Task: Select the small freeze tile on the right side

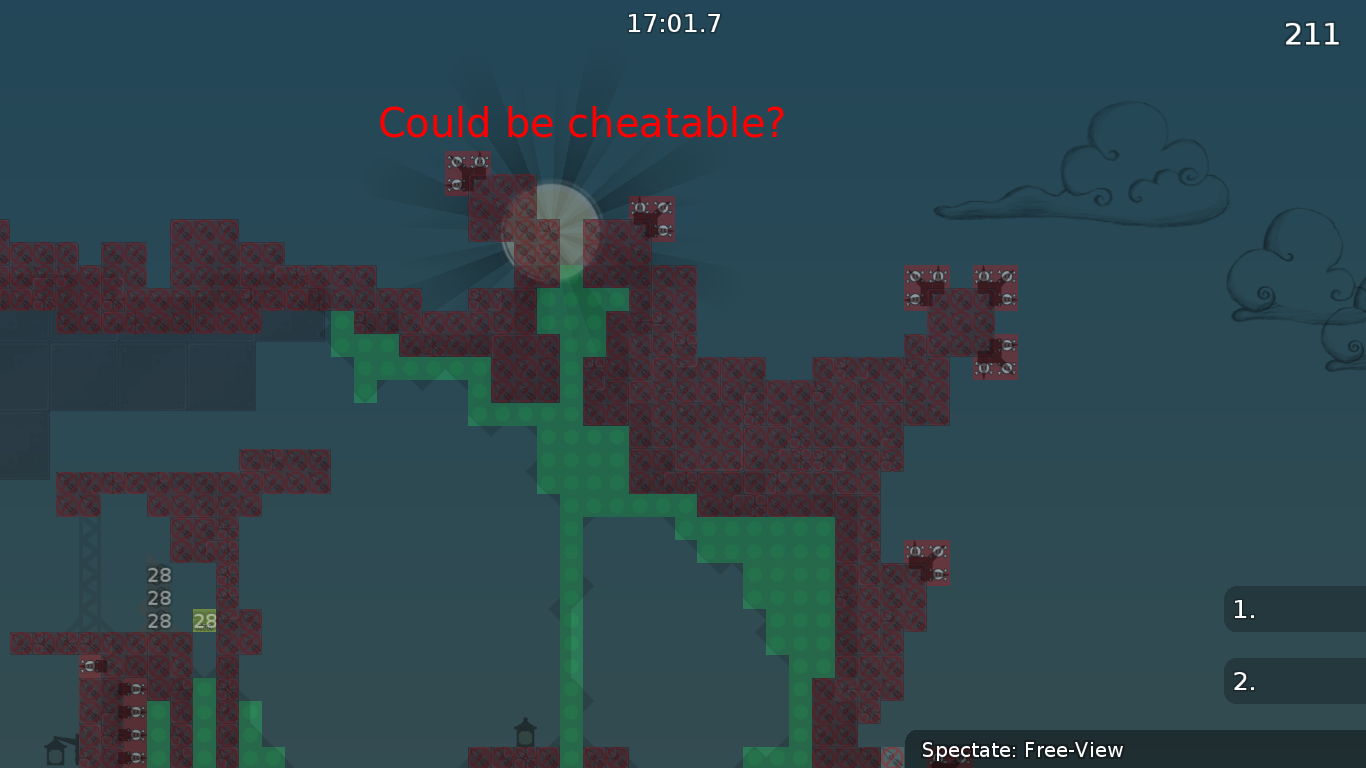Action: [x=925, y=560]
